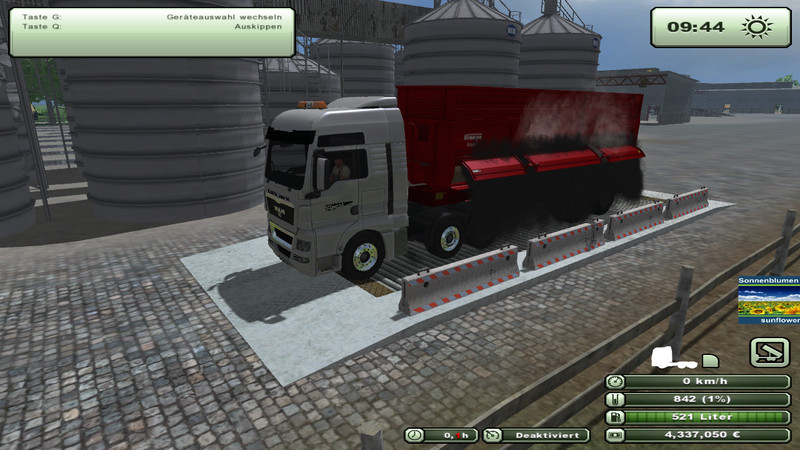Select the truck and trailer silhouette icon
The image size is (800, 450).
tap(685, 358)
